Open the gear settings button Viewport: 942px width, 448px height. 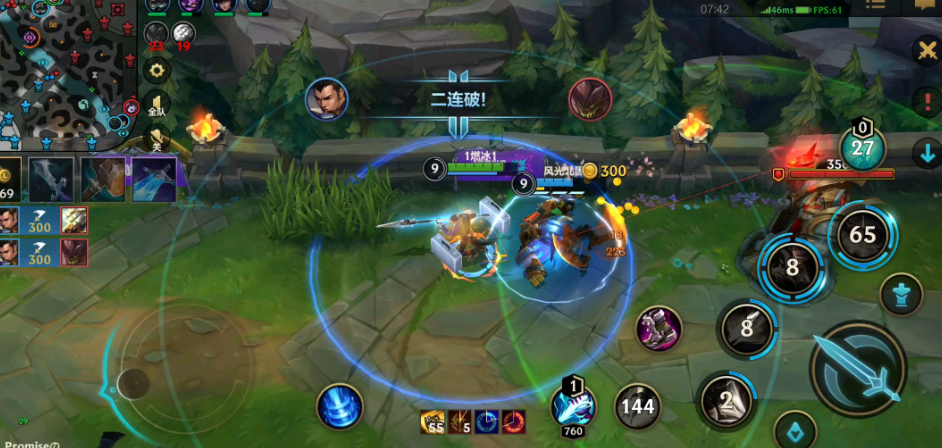155,71
